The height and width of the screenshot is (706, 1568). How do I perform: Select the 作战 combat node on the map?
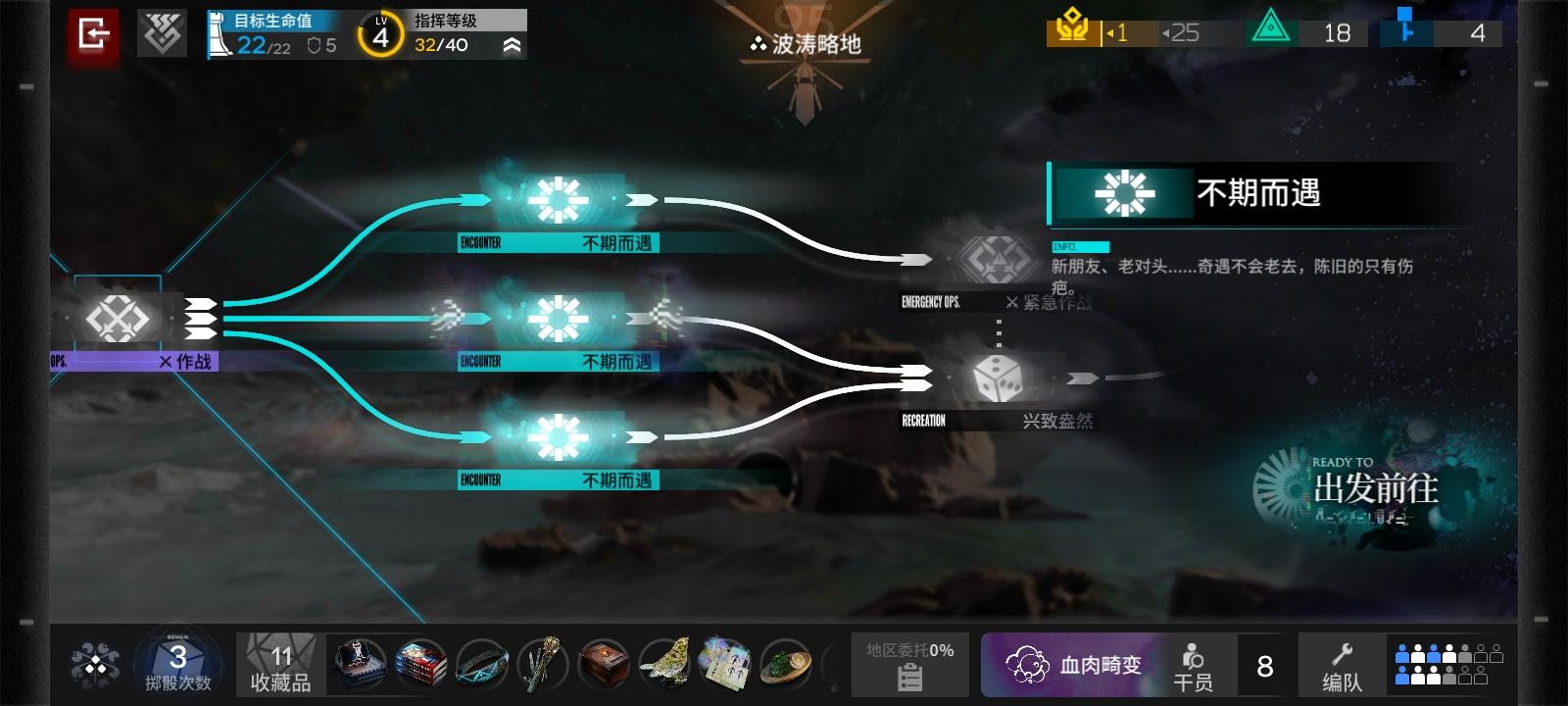point(120,316)
